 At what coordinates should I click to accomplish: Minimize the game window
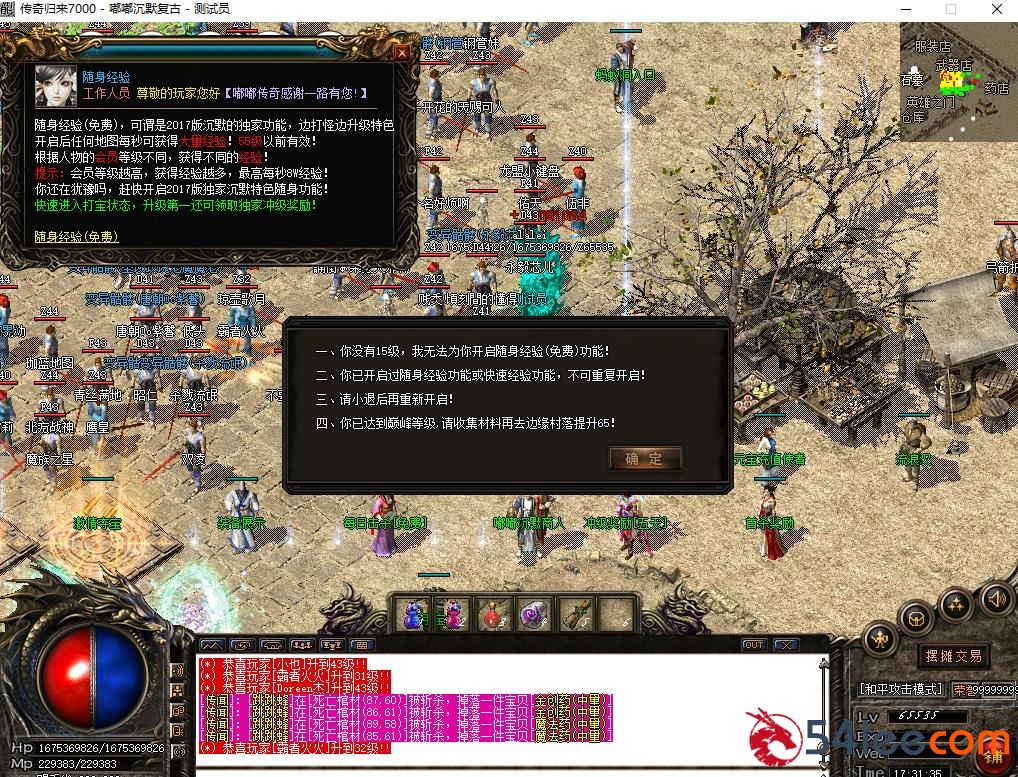point(905,9)
